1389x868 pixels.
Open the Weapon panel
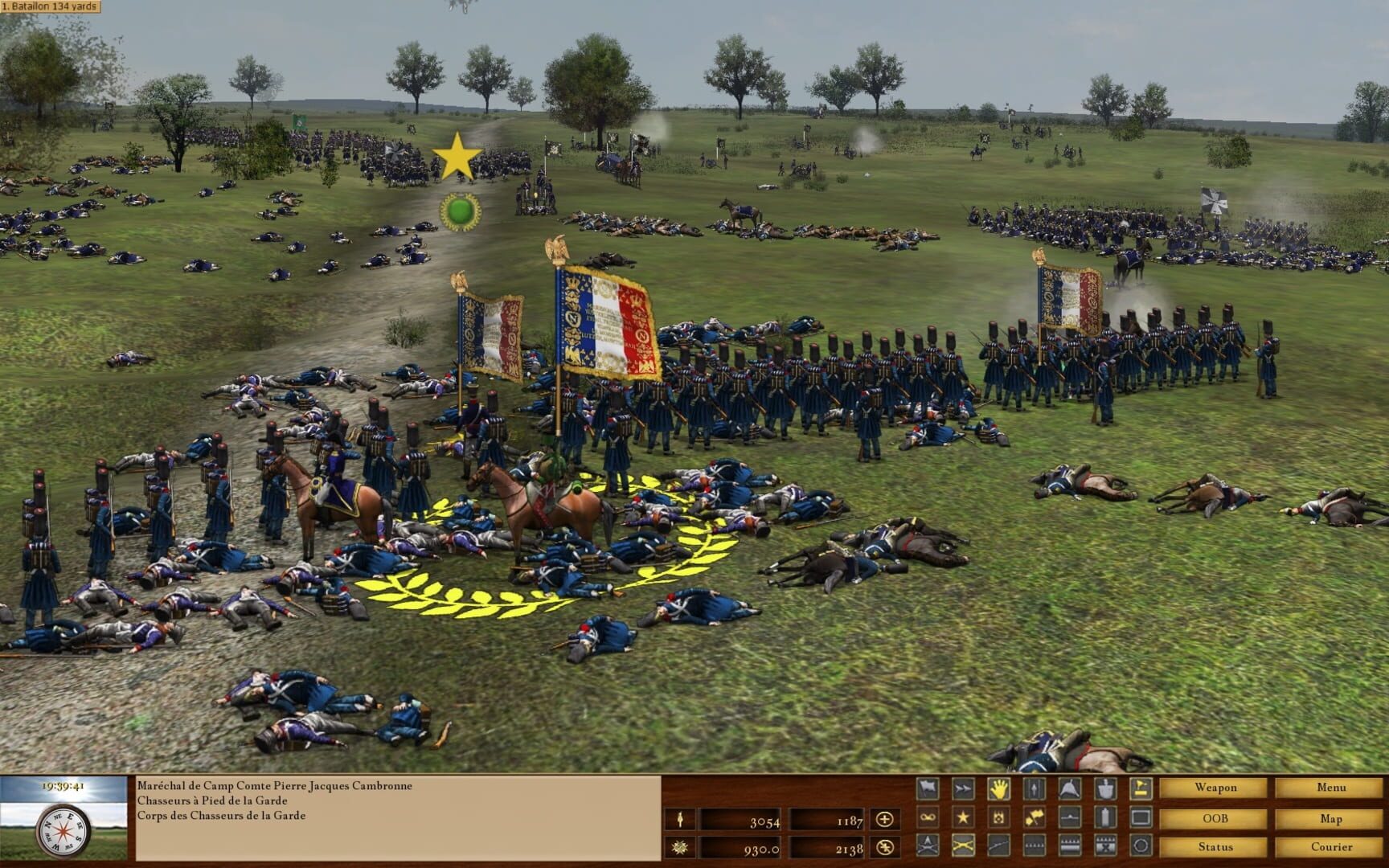(1216, 788)
